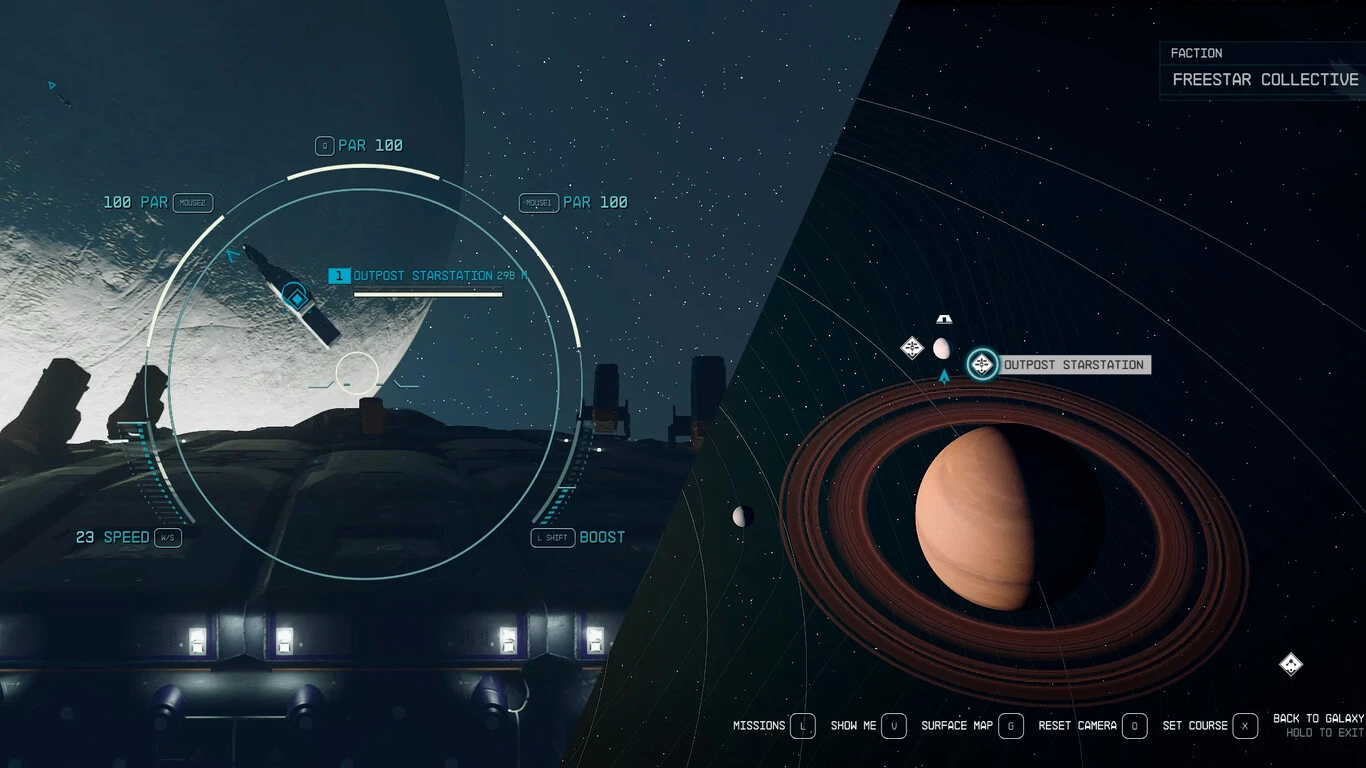Click the target health bar under Outpost Starstation
Image resolution: width=1366 pixels, height=768 pixels.
pyautogui.click(x=428, y=292)
